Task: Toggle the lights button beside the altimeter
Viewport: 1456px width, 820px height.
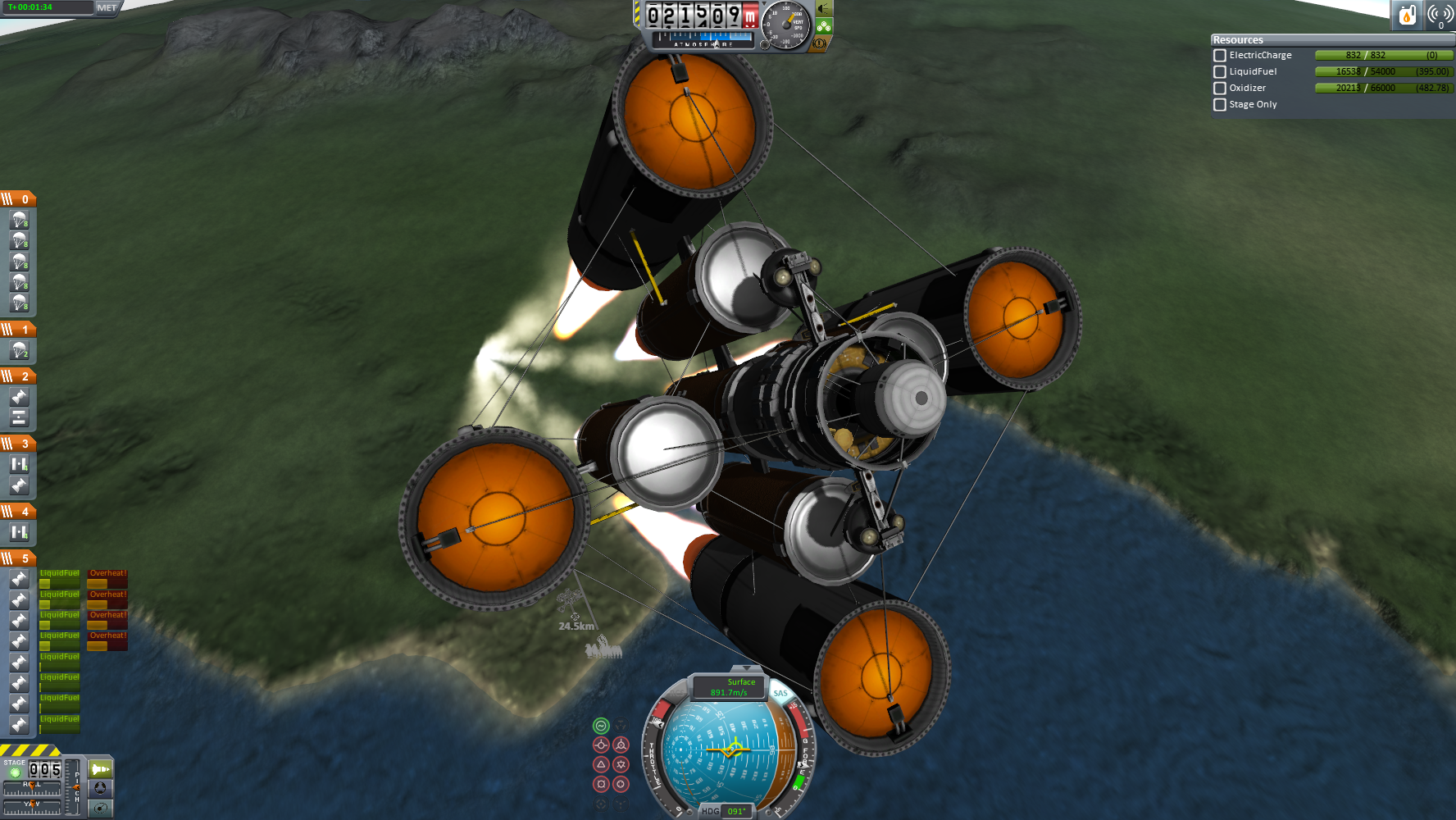Action: tap(824, 10)
